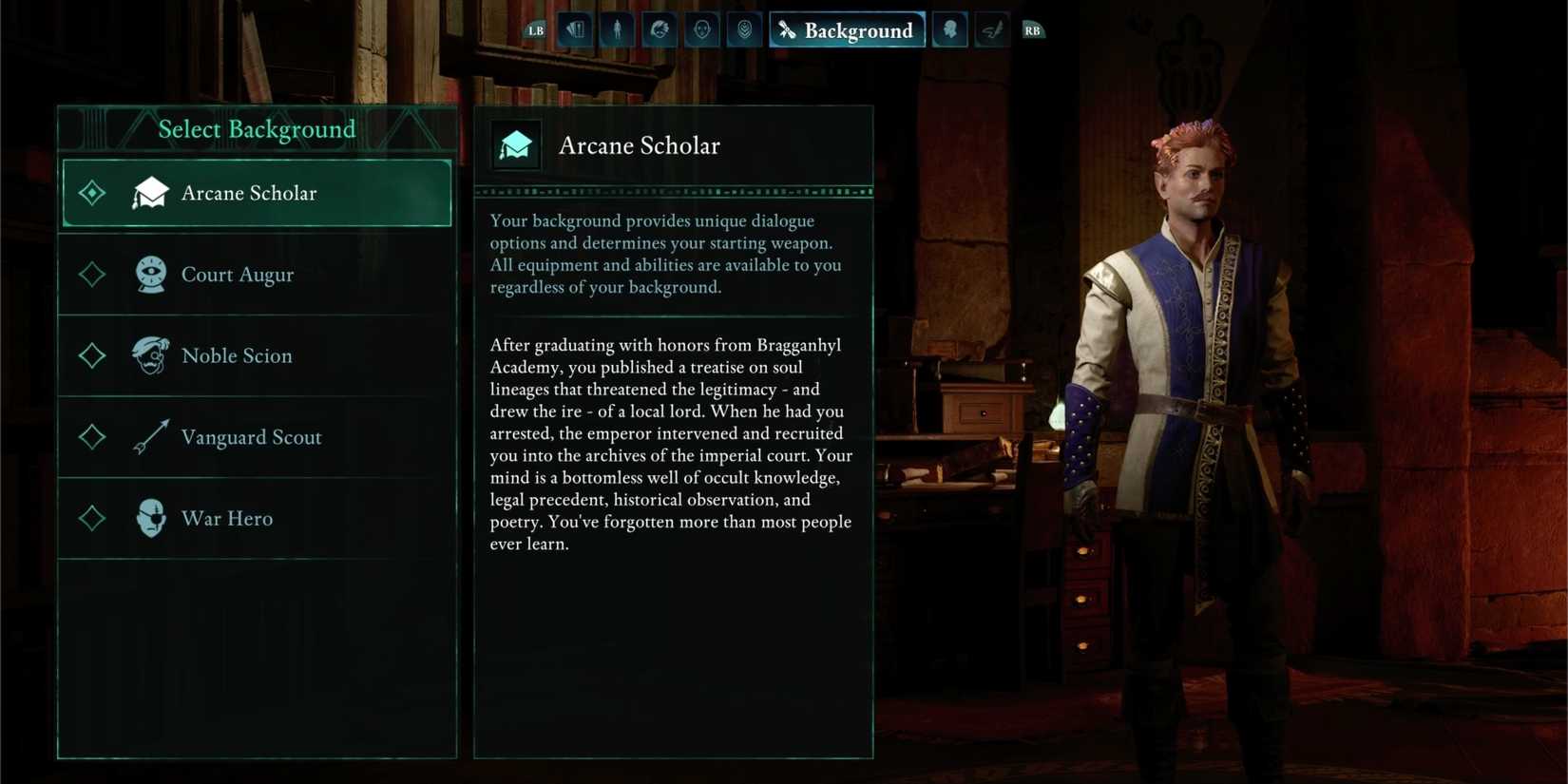Click the Noble Scion masked face icon
The height and width of the screenshot is (784, 1568).
click(x=152, y=355)
